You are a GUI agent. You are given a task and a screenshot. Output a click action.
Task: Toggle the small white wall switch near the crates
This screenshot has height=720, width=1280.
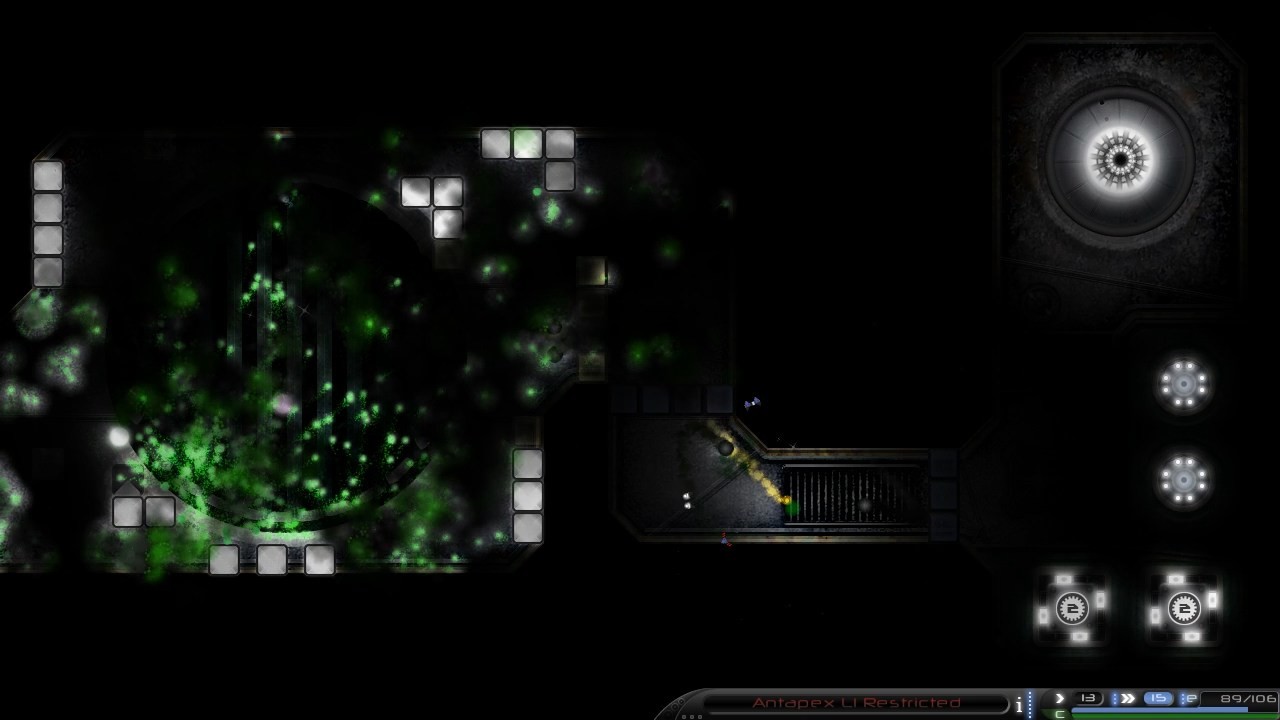tap(687, 500)
